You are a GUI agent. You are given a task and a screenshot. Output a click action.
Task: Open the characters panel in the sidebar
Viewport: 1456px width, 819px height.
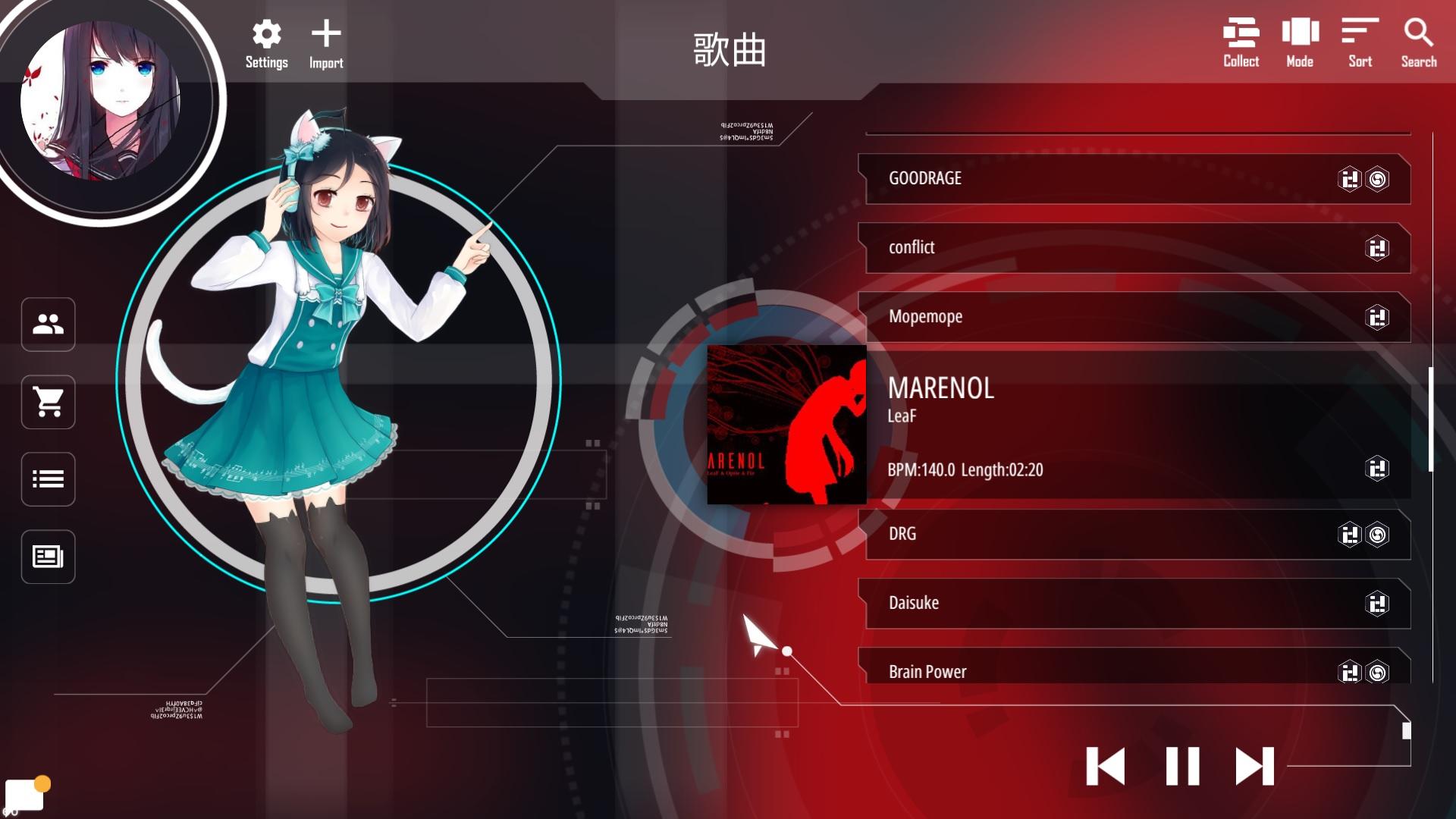click(48, 325)
